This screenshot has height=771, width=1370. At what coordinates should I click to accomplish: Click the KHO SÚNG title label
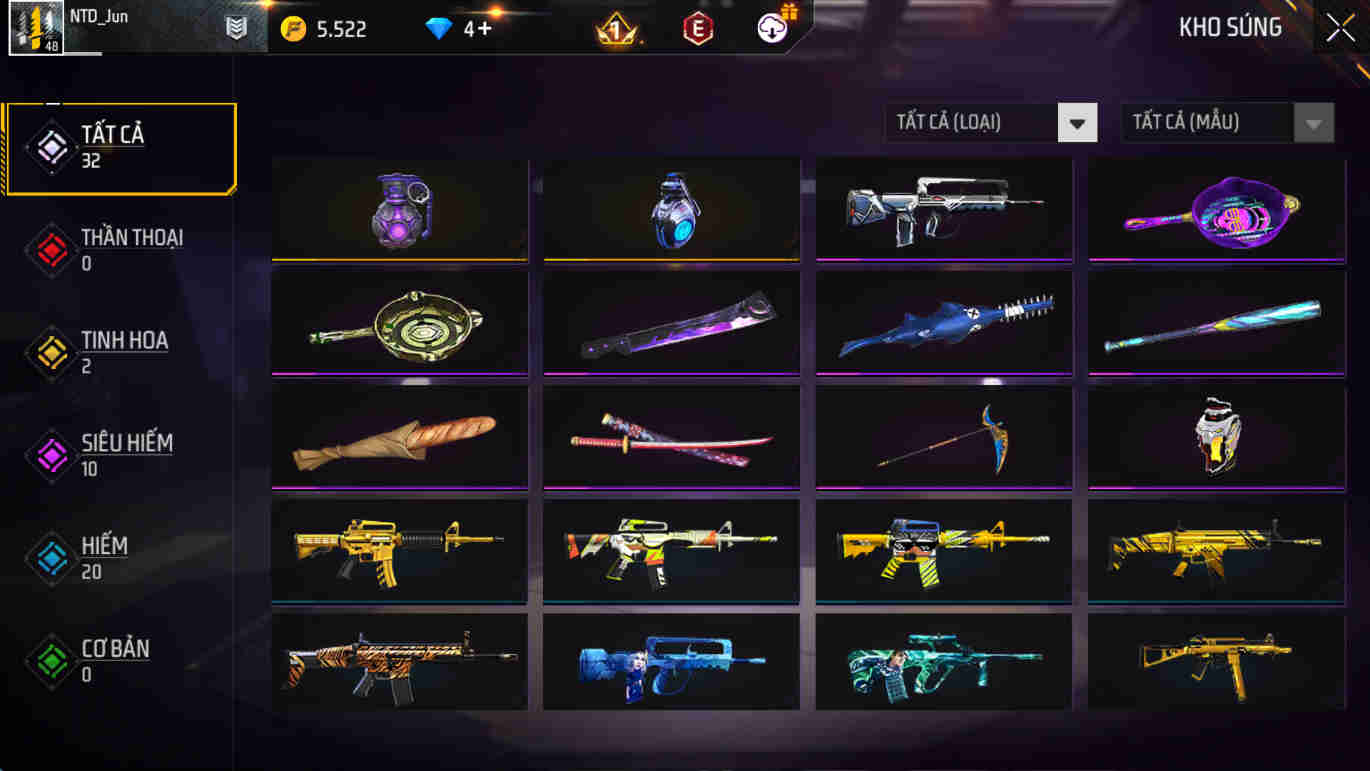[1230, 27]
